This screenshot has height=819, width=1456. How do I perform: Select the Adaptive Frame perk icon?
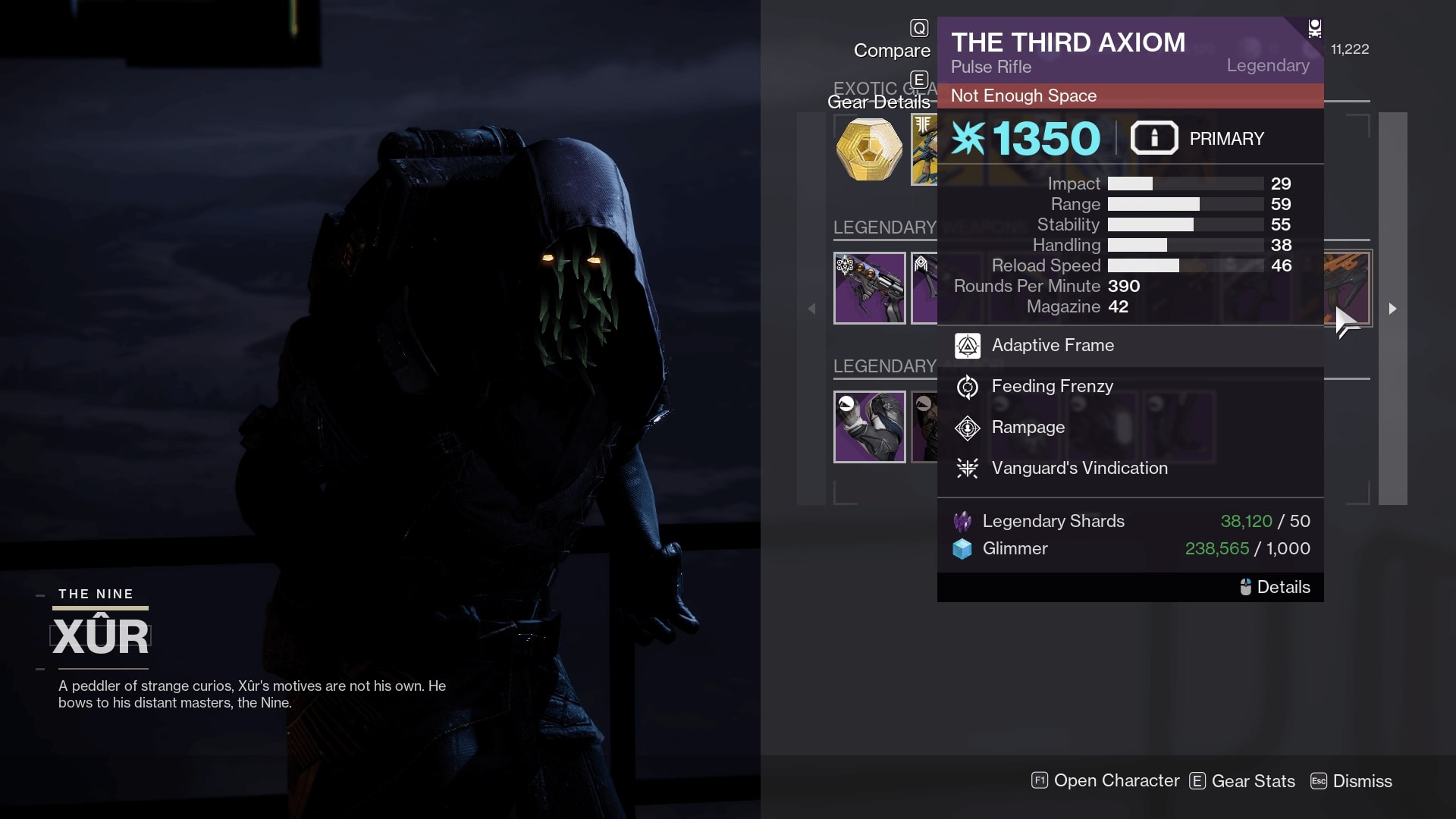966,346
